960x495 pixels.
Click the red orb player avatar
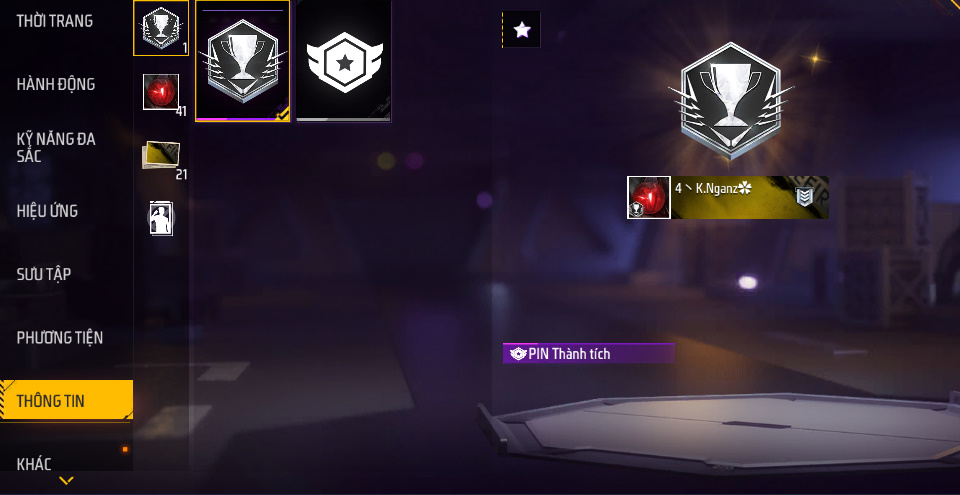coord(649,197)
